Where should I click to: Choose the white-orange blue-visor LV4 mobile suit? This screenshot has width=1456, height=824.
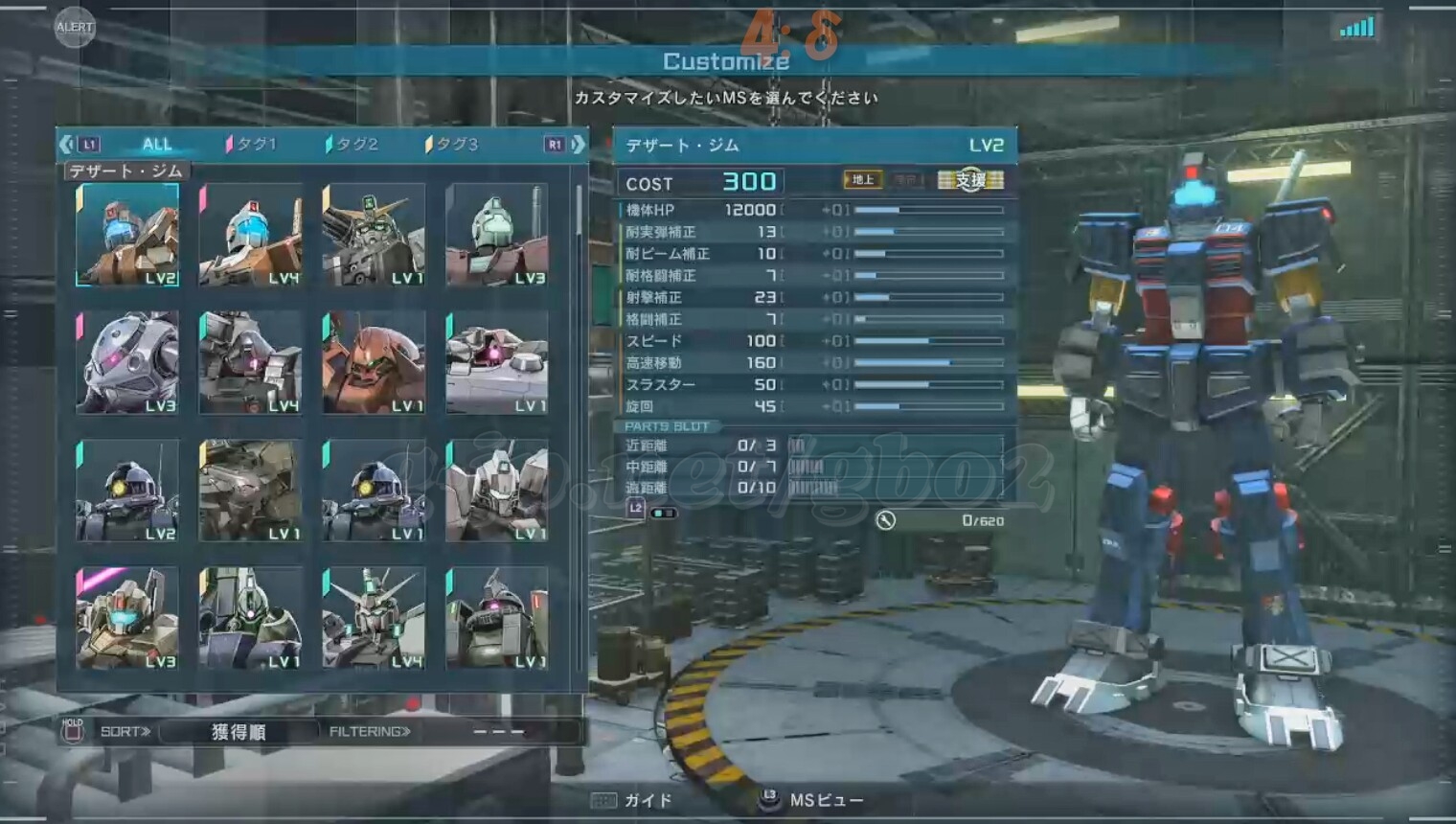click(250, 235)
